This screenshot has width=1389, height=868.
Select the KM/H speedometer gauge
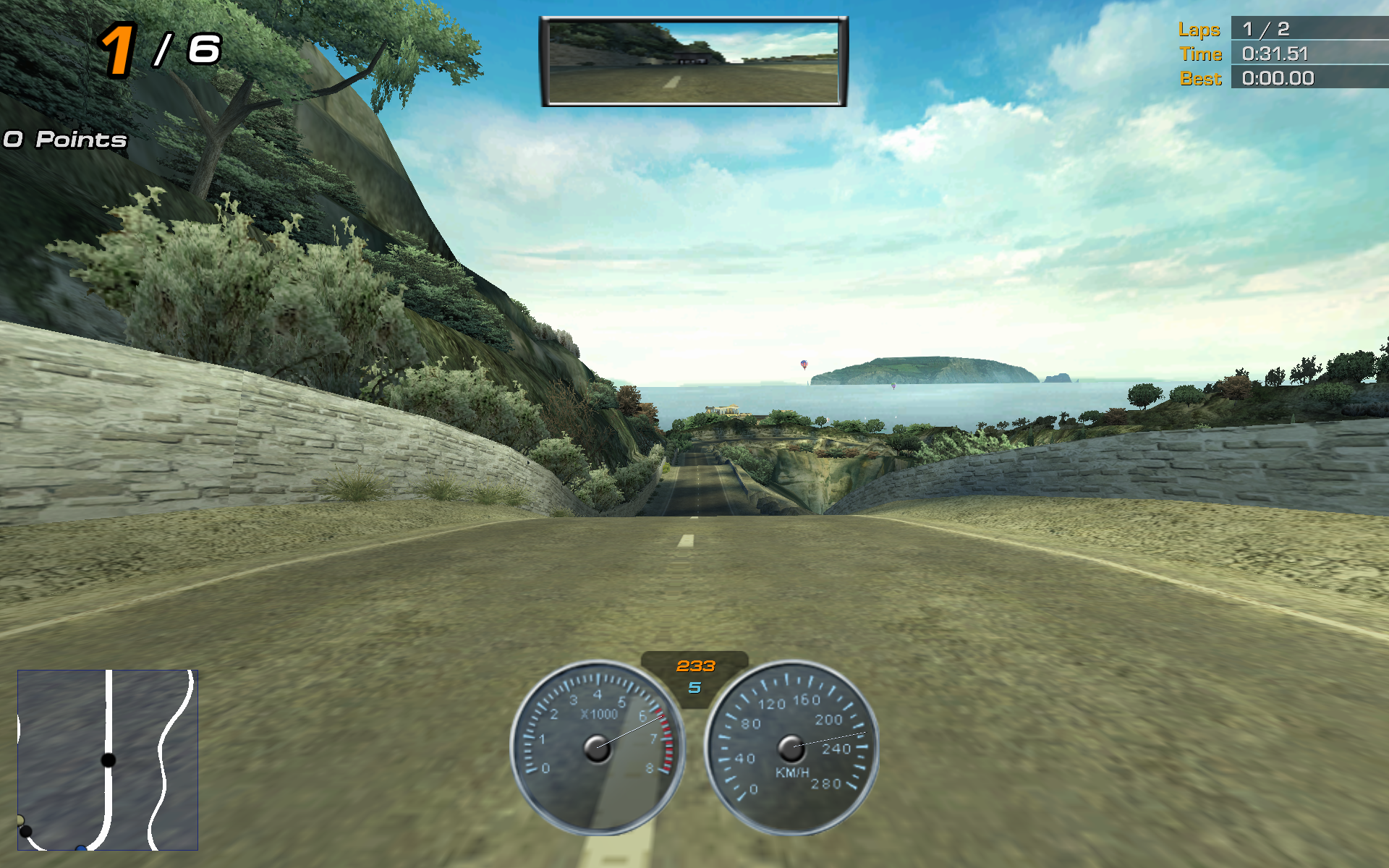(x=791, y=748)
